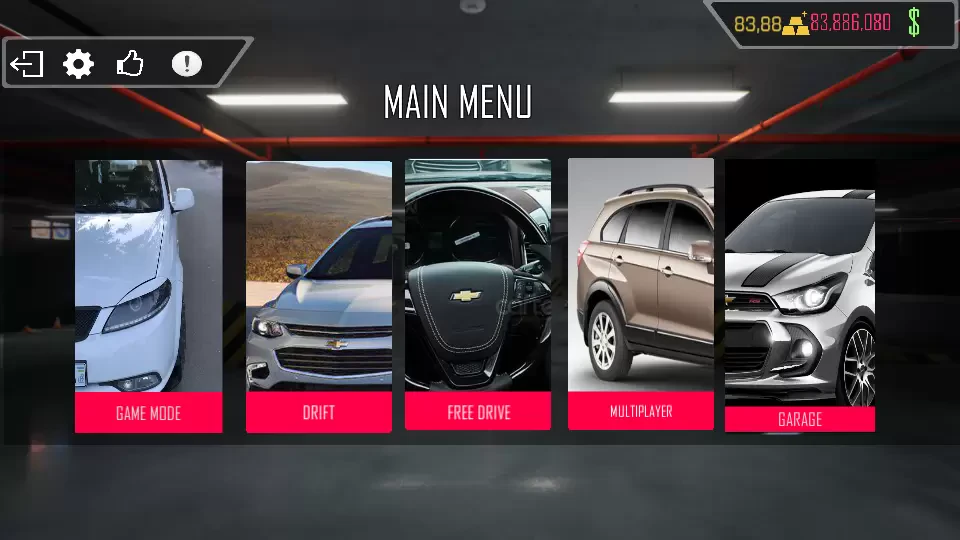Screen dimensions: 960x540
Task: Tap the thumbs-up rate icon
Action: pos(130,65)
